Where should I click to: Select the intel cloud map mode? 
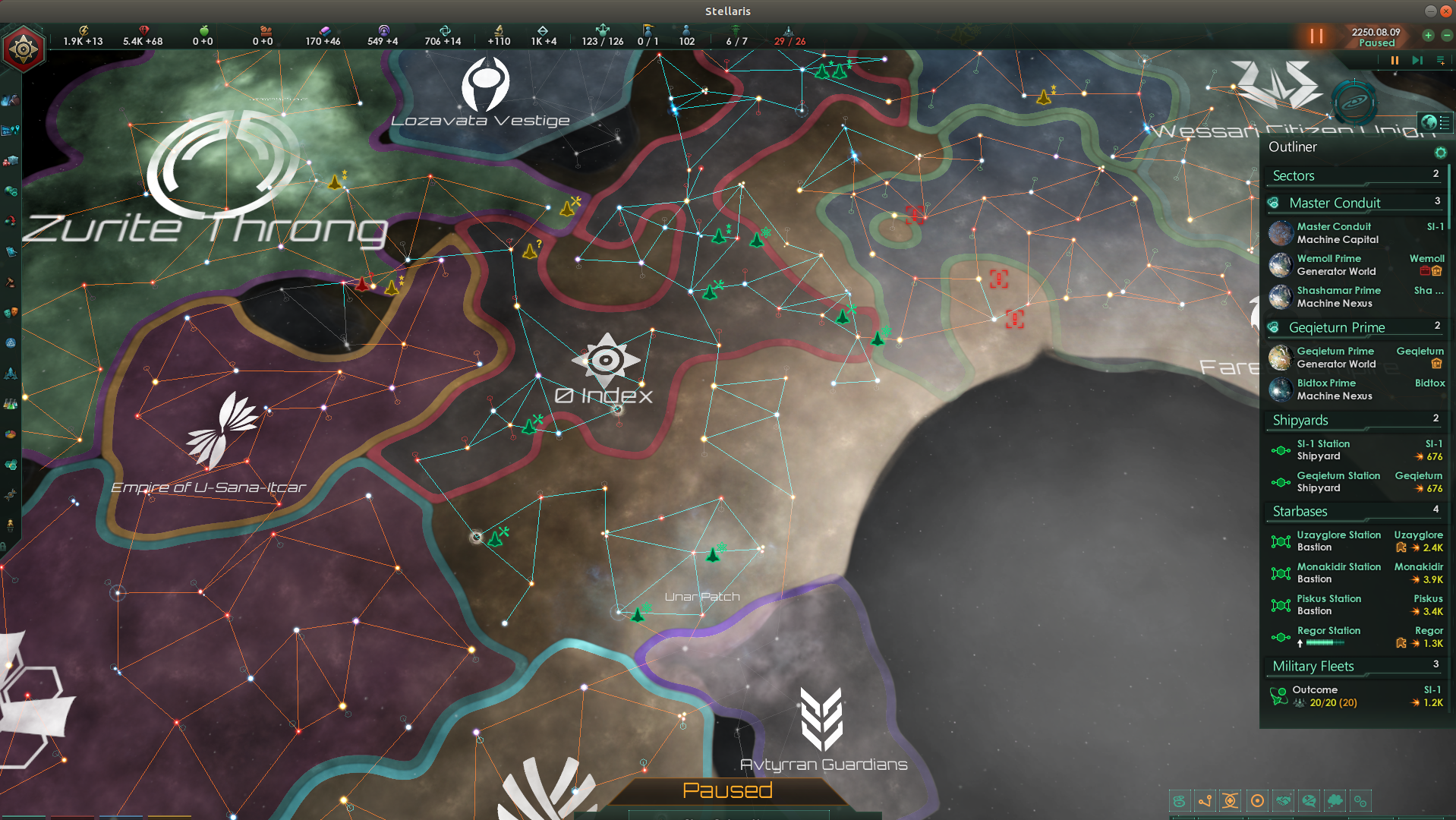(x=1335, y=800)
